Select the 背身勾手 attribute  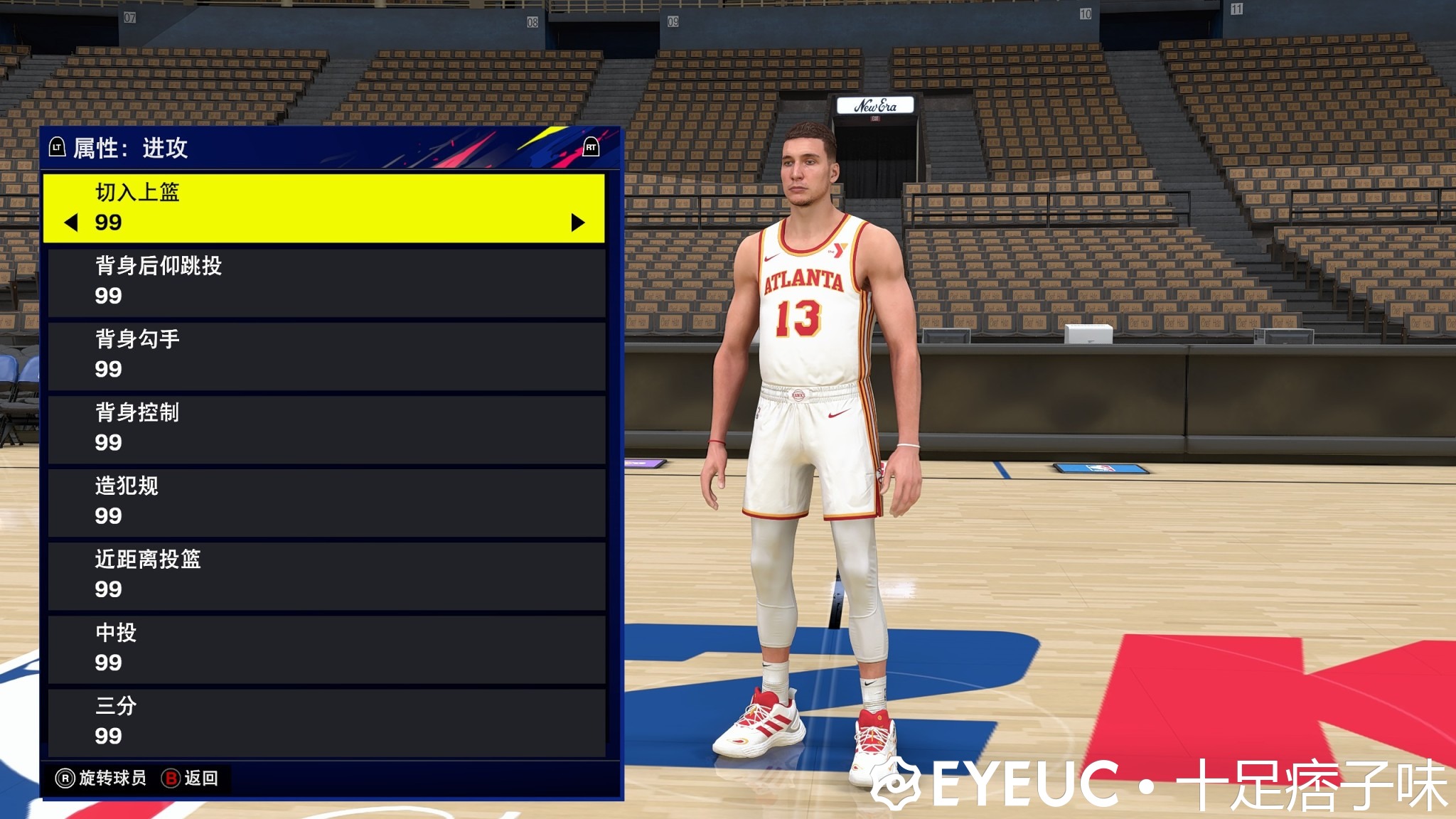326,355
